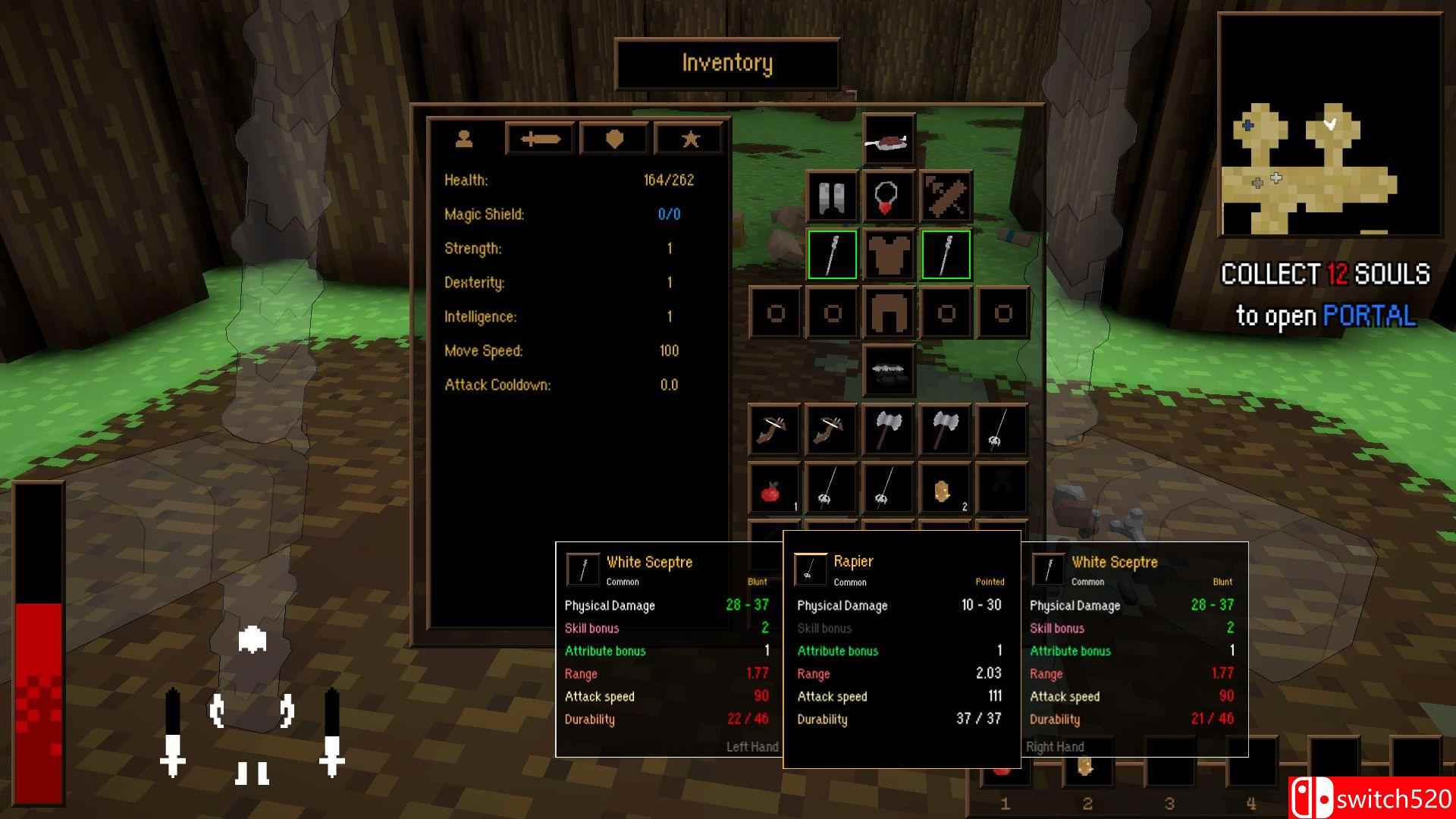
Task: Click an empty ring slot
Action: point(774,312)
